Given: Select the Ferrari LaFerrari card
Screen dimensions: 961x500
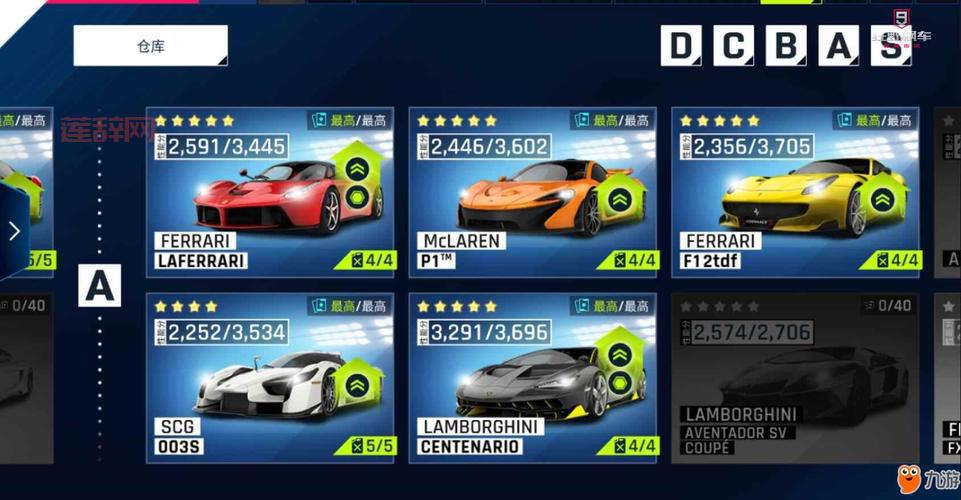Looking at the screenshot, I should click(270, 192).
